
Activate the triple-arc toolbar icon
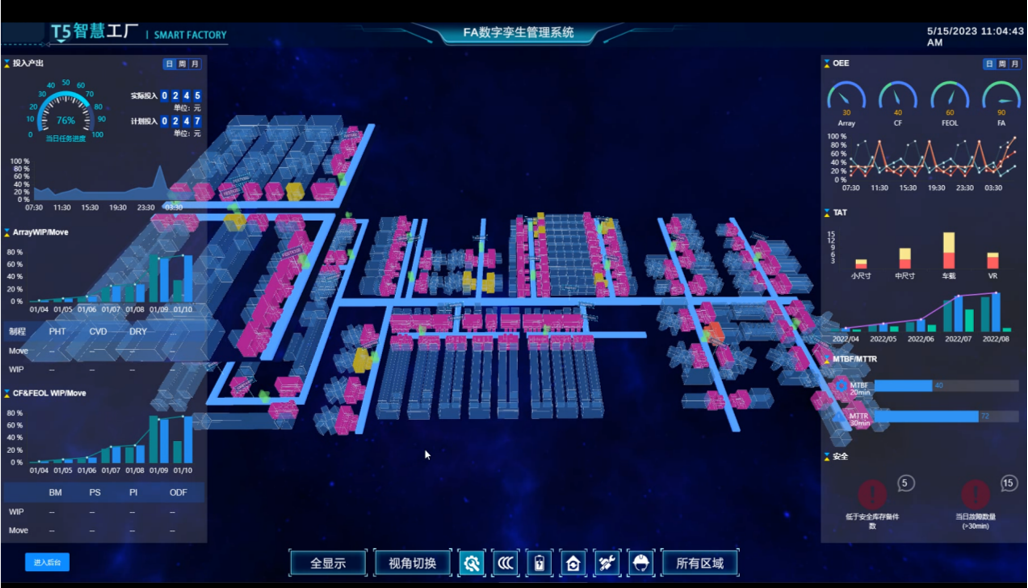click(506, 563)
